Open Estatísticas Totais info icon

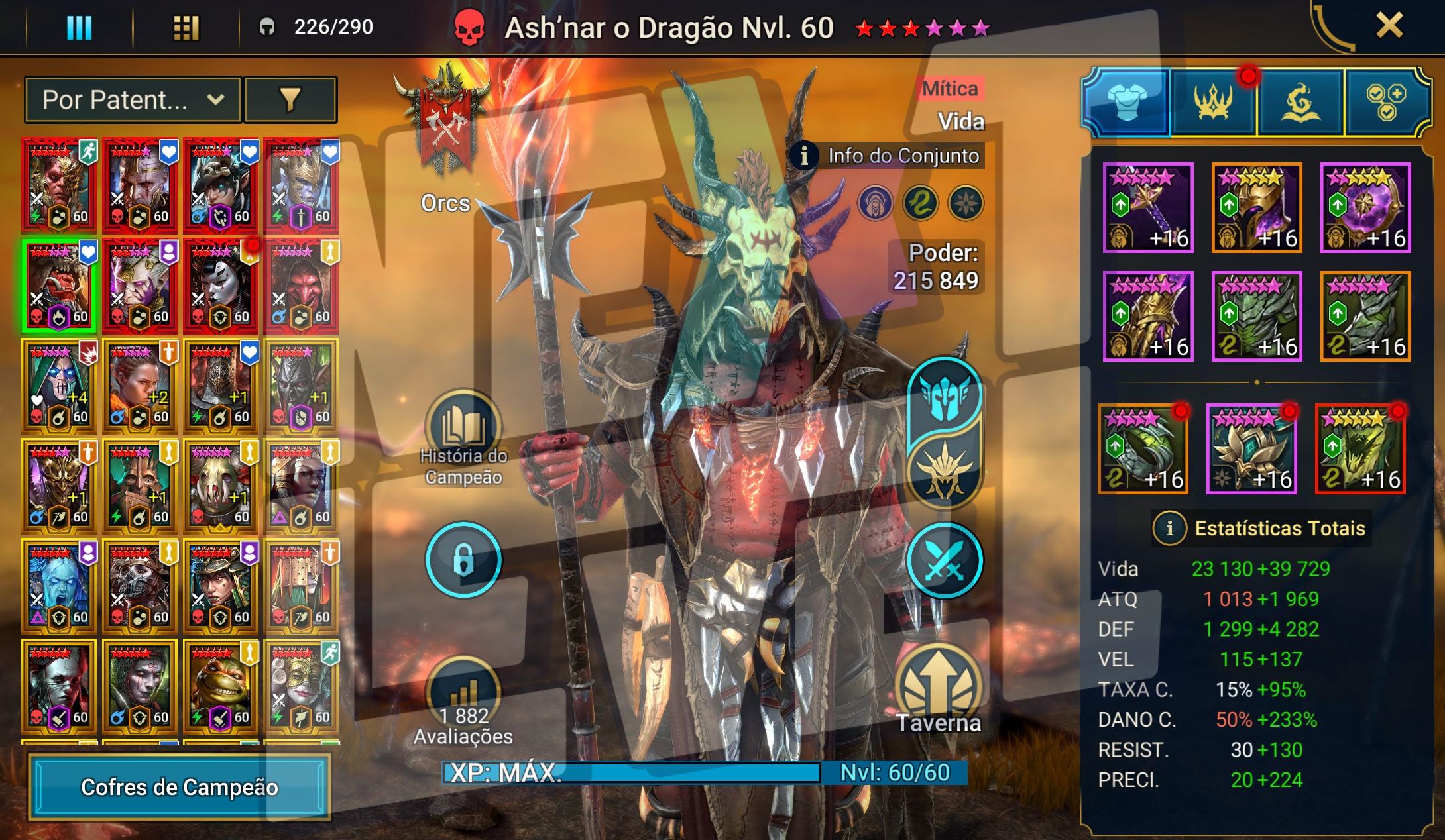(1169, 528)
